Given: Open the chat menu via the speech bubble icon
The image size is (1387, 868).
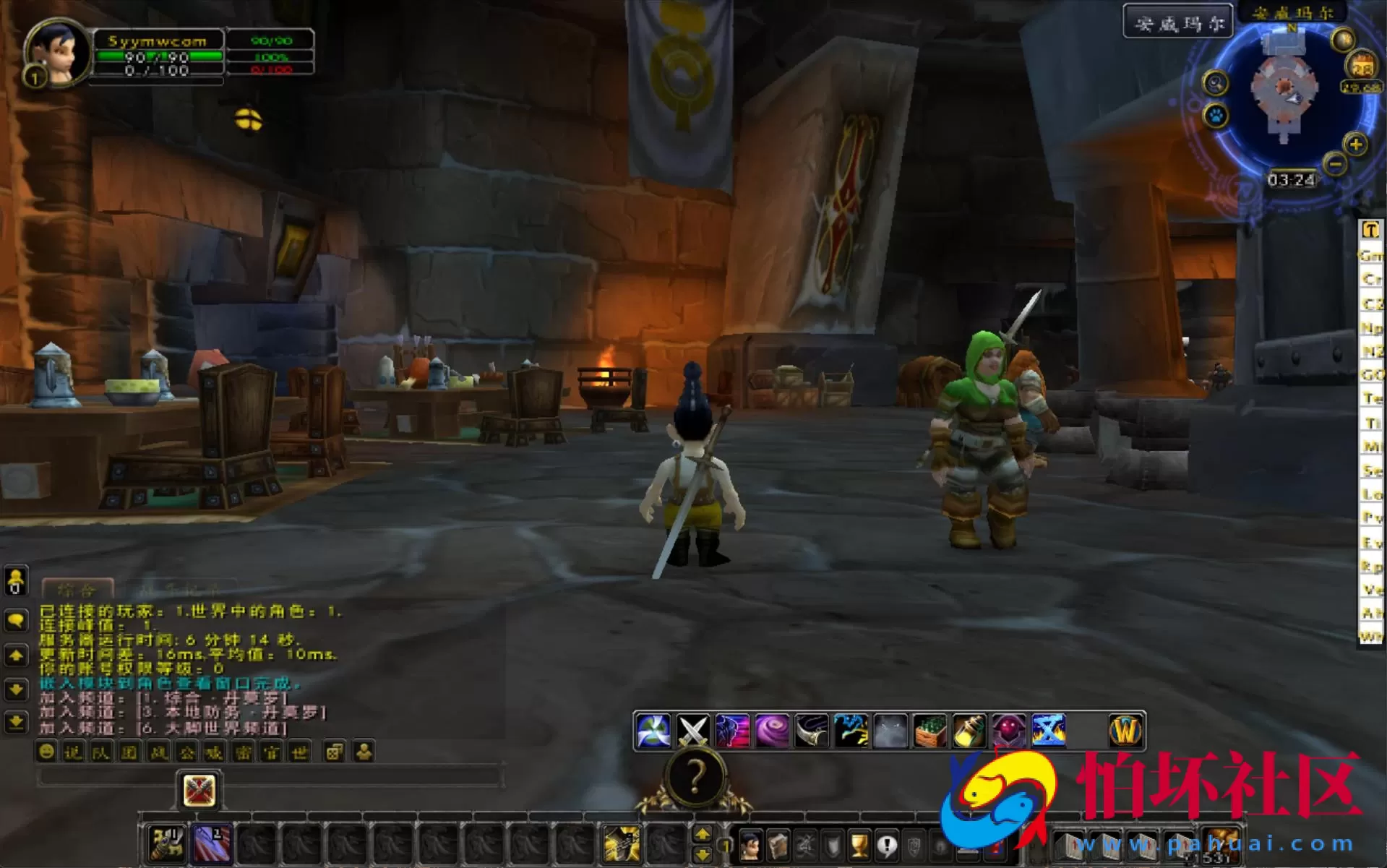Looking at the screenshot, I should coord(15,620).
